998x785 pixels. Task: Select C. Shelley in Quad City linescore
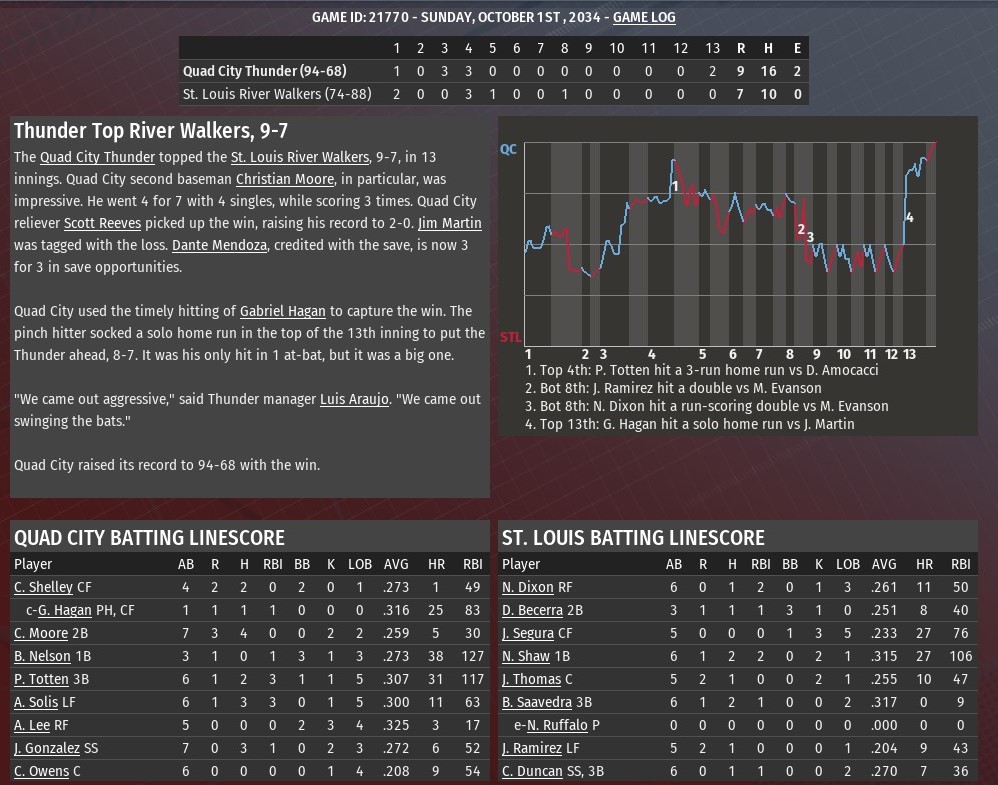[43, 587]
